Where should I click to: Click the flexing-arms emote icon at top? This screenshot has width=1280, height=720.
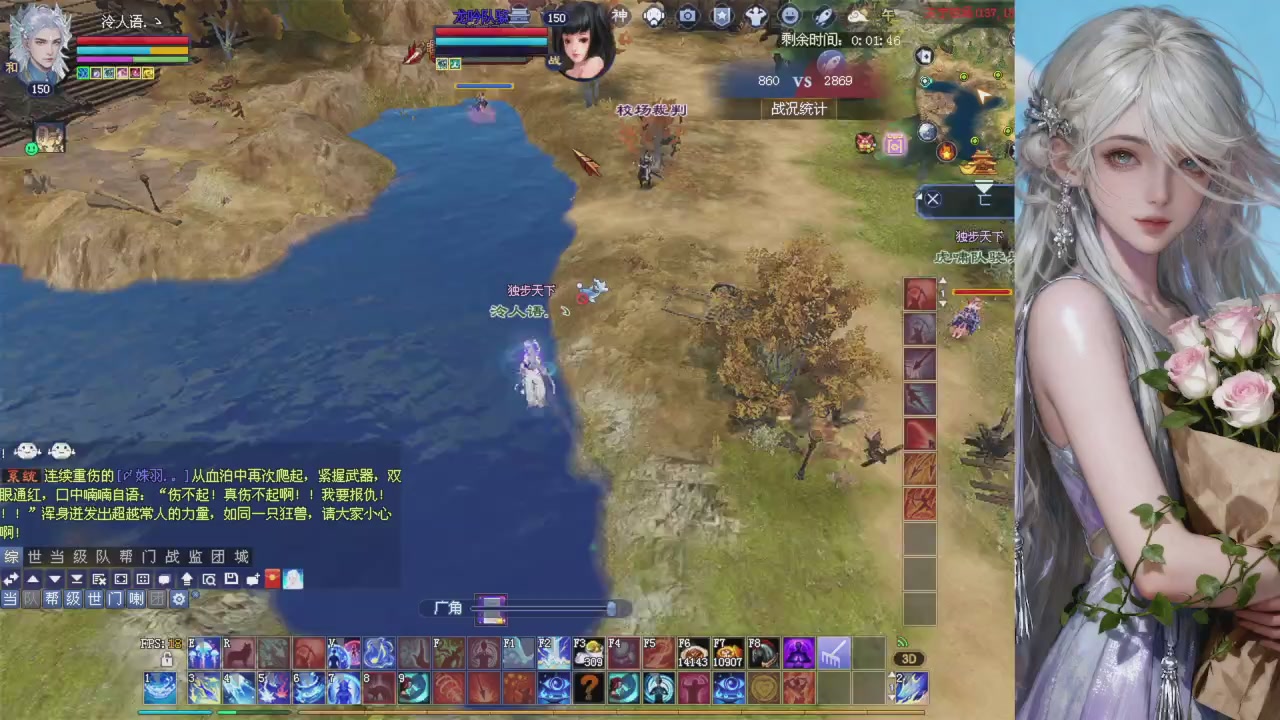(755, 17)
